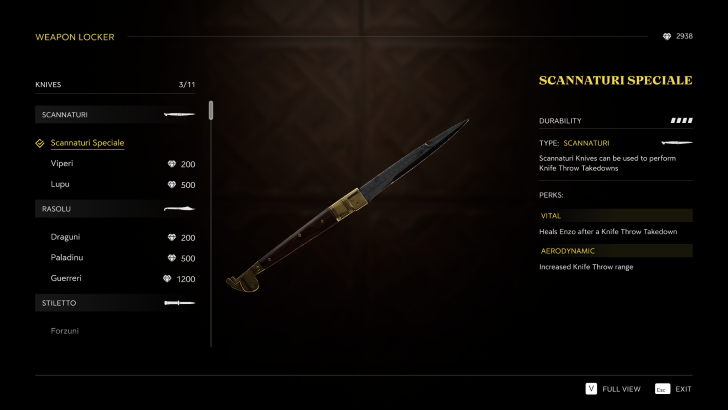Pick the Draguni knife entry
Screen dimensions: 728x410
[65, 238]
